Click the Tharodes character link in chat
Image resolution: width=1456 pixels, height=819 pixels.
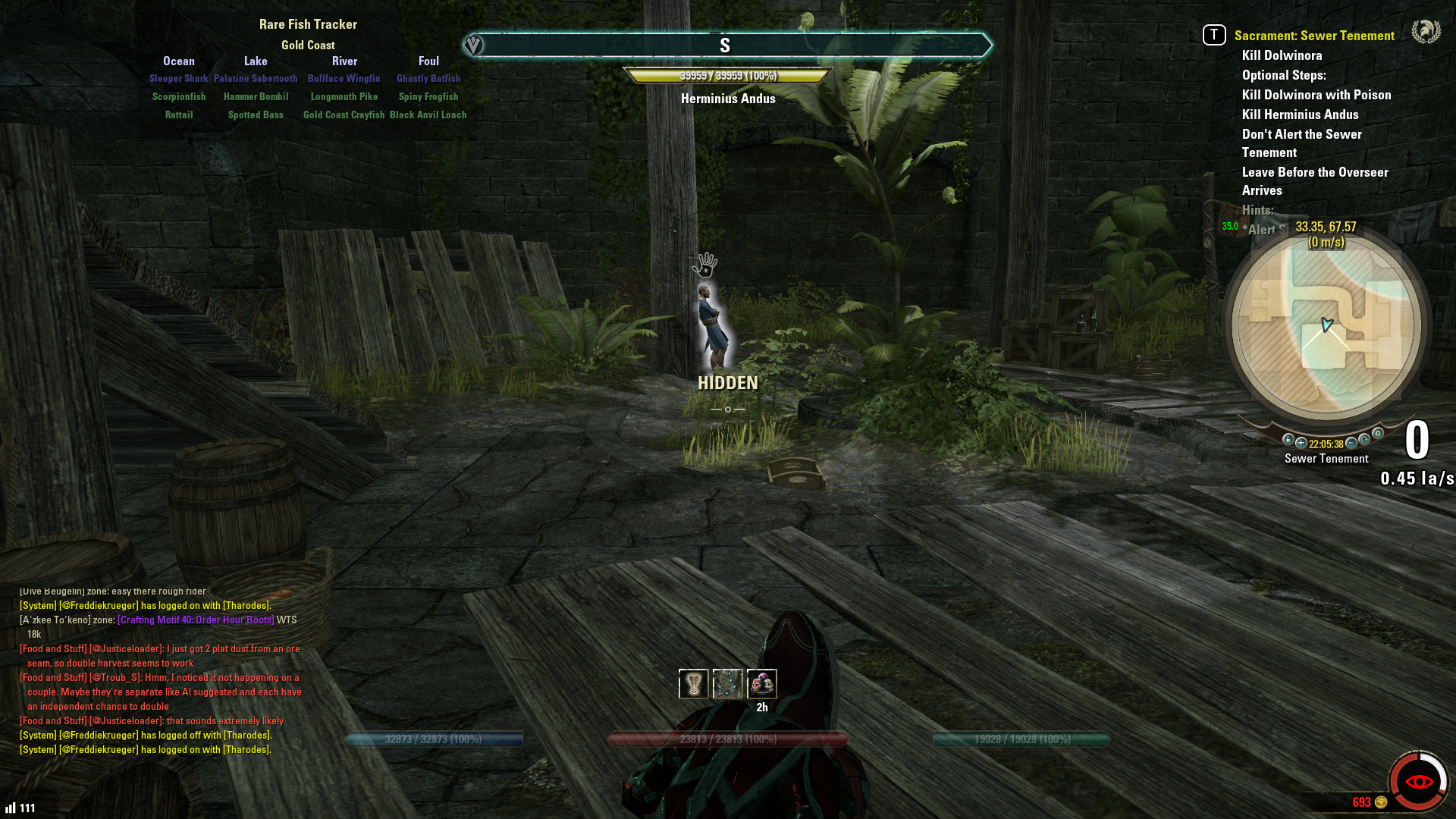pyautogui.click(x=246, y=605)
